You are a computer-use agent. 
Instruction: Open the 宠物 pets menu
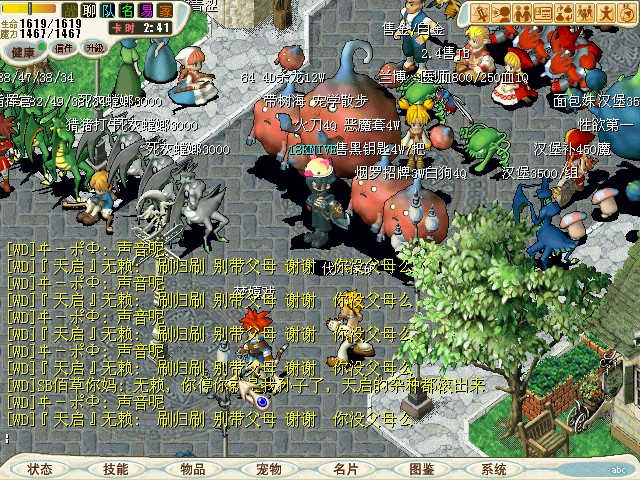tap(269, 468)
